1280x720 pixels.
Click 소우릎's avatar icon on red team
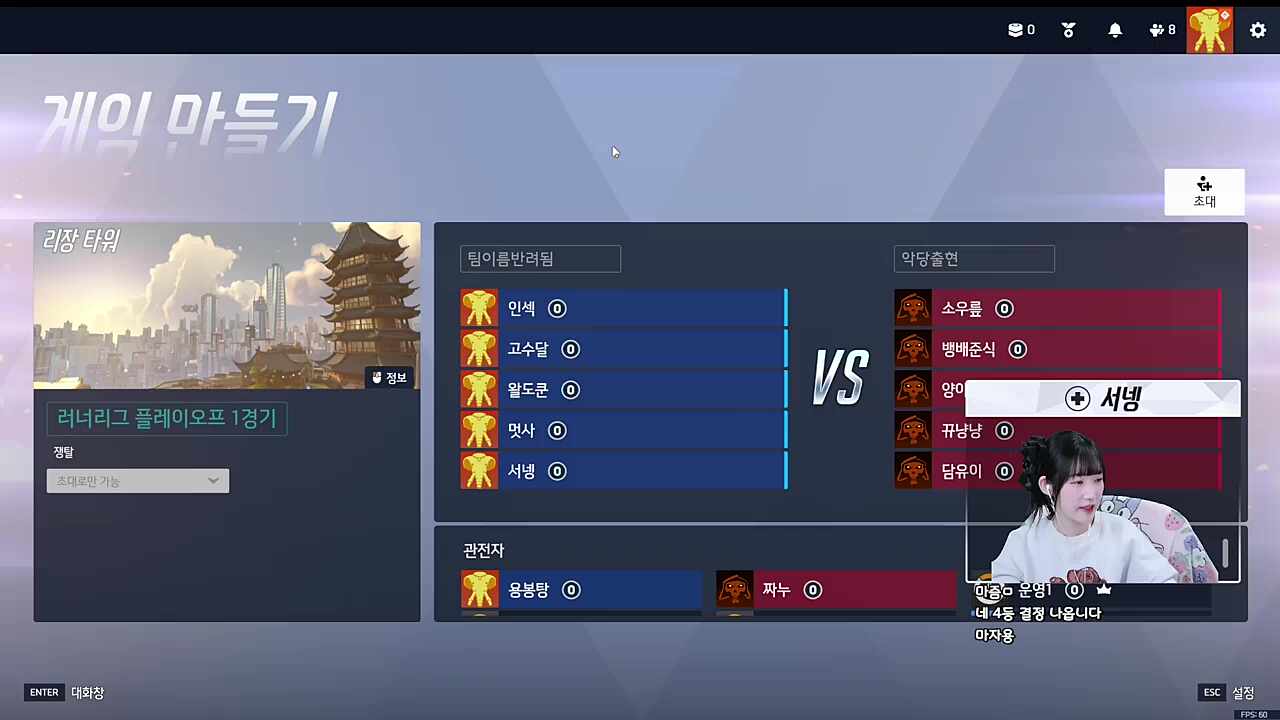coord(913,308)
